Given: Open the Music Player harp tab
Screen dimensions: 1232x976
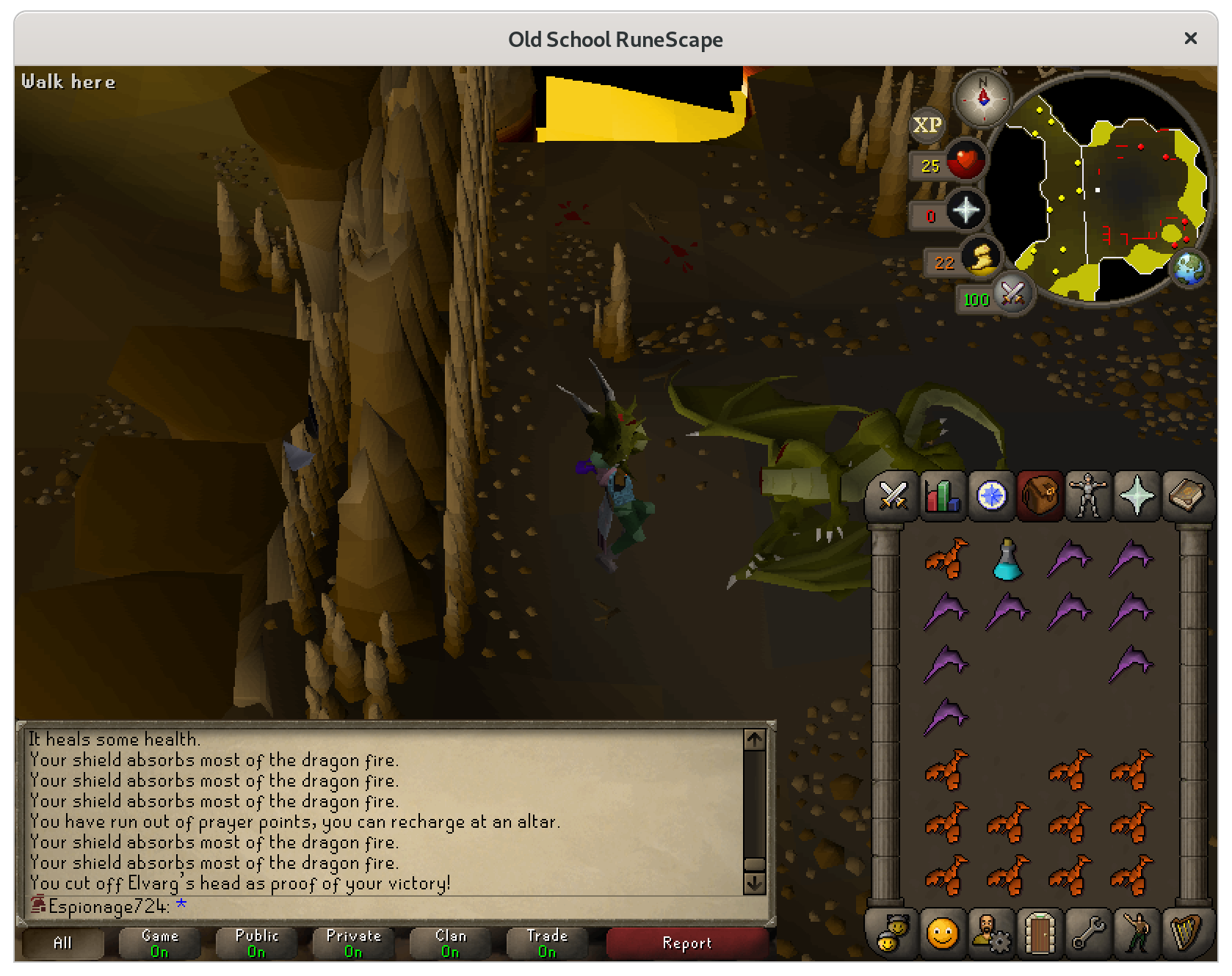Looking at the screenshot, I should [x=1186, y=933].
